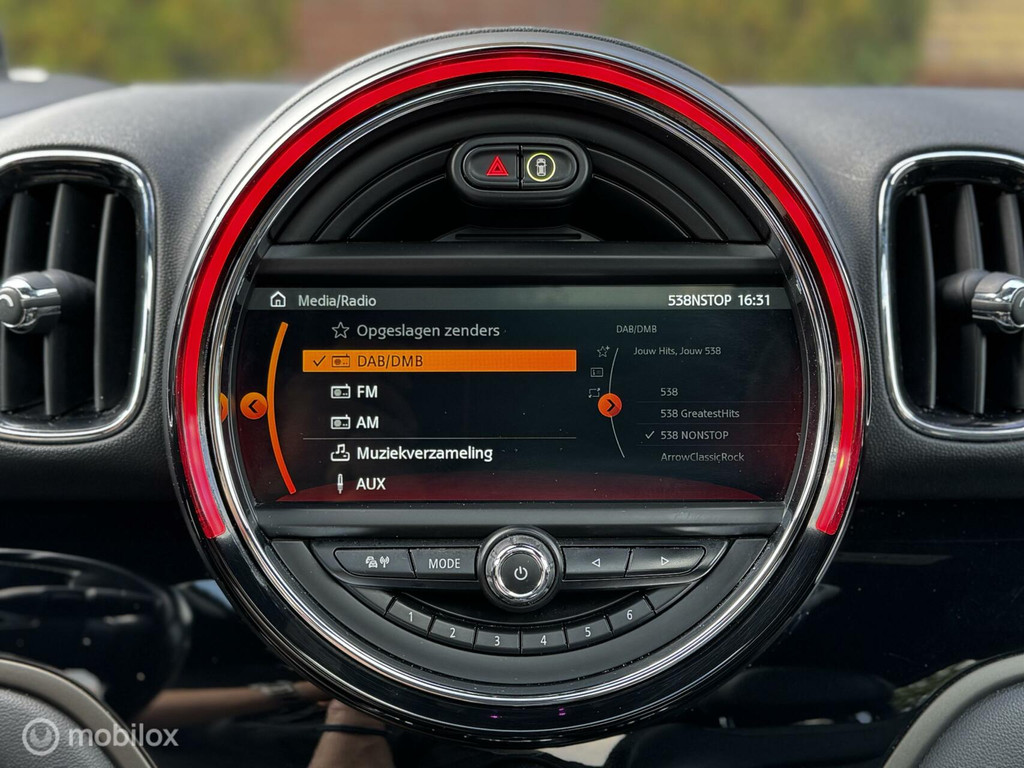
Task: Open Muziekverzameling music collection
Action: tap(424, 453)
